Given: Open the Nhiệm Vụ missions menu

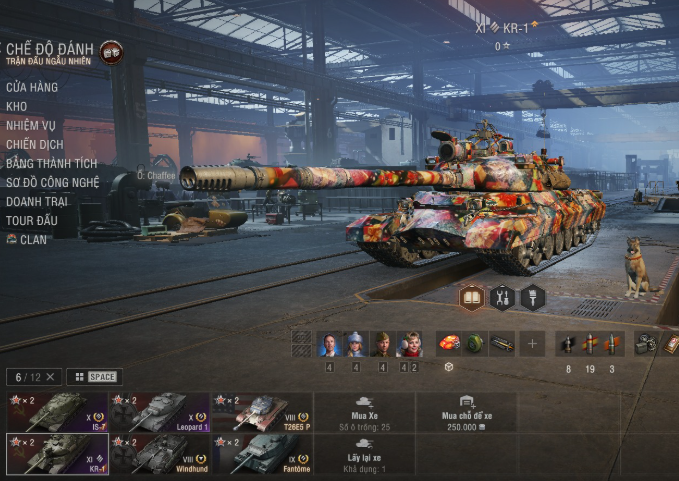Looking at the screenshot, I should click(31, 125).
